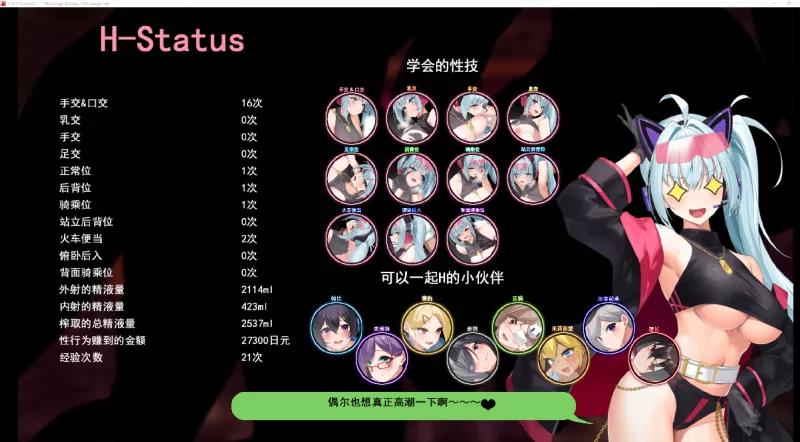Image resolution: width=800 pixels, height=442 pixels.
Task: Click the green speech bubble message
Action: pos(404,404)
